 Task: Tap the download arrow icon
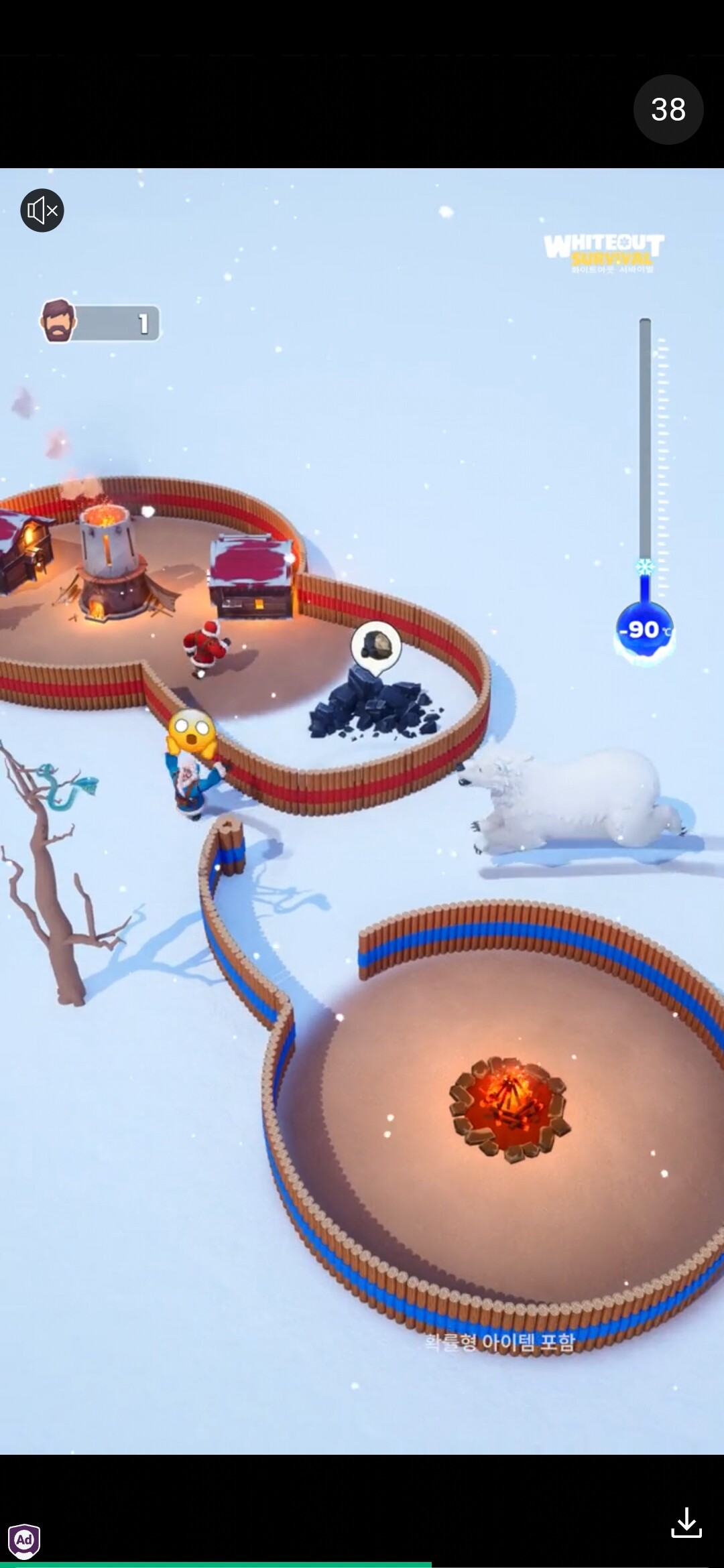point(686,1522)
